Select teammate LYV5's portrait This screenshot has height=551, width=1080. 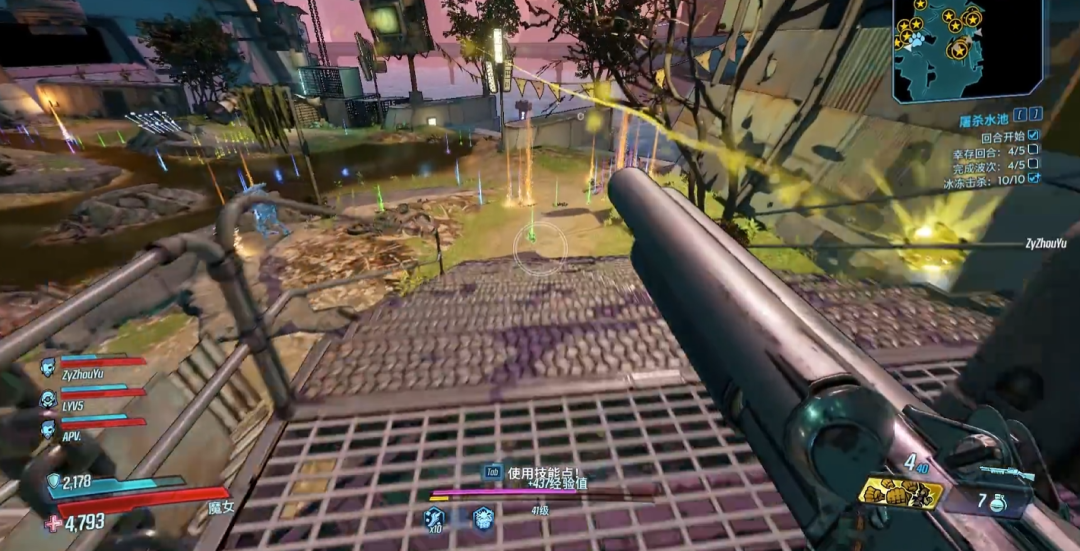pos(47,398)
